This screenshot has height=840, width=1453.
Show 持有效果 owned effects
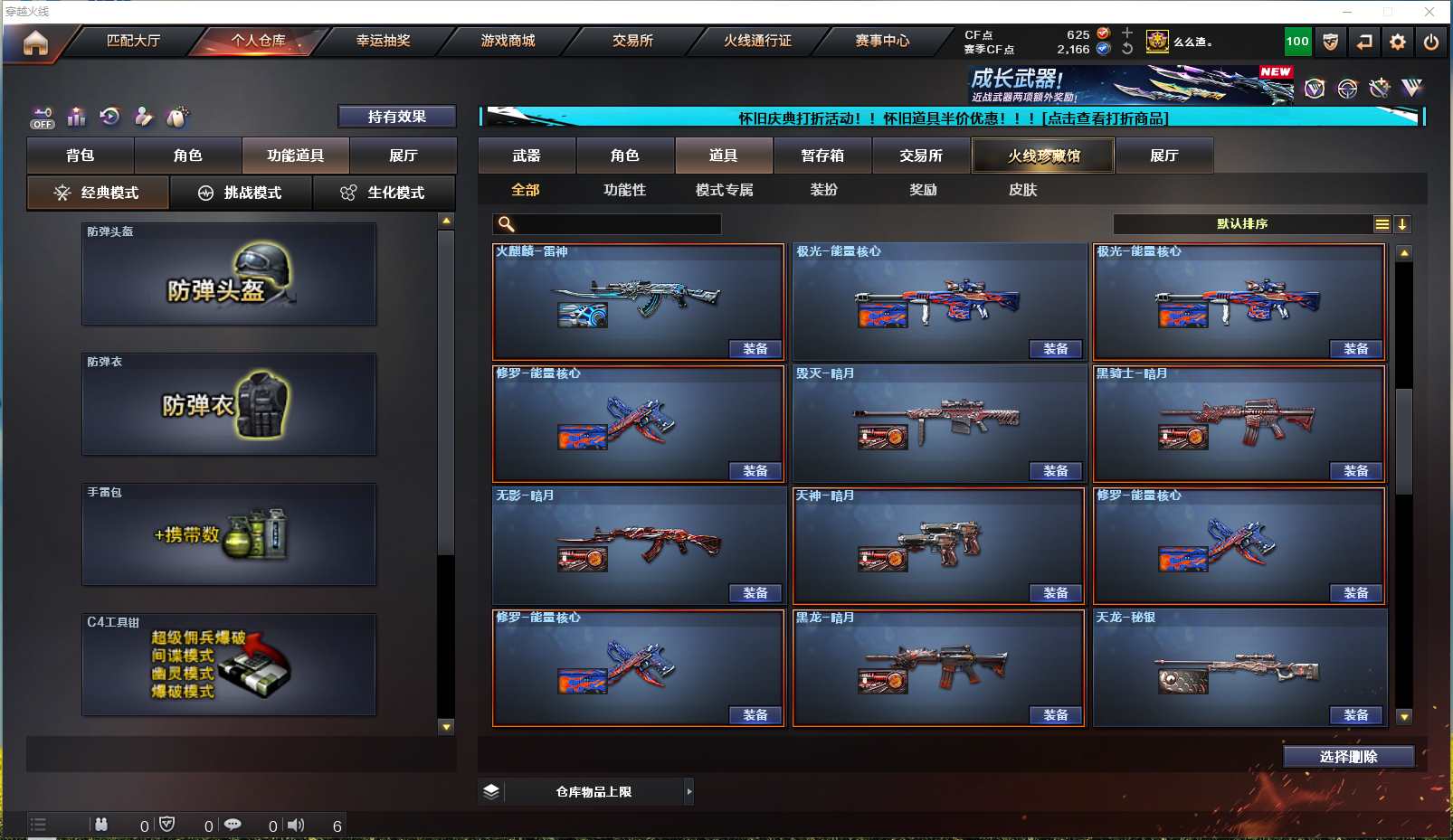[396, 117]
